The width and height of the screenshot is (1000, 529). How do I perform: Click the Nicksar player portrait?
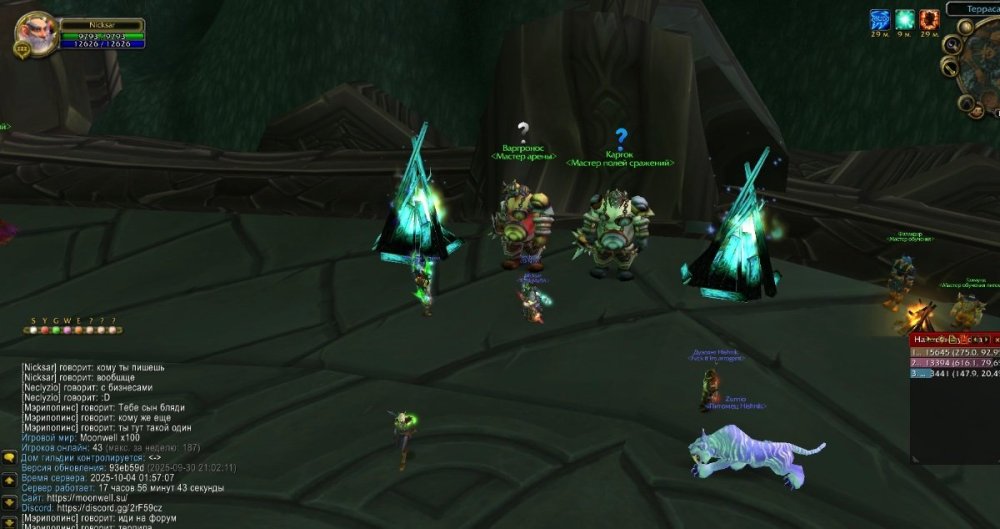[x=36, y=32]
